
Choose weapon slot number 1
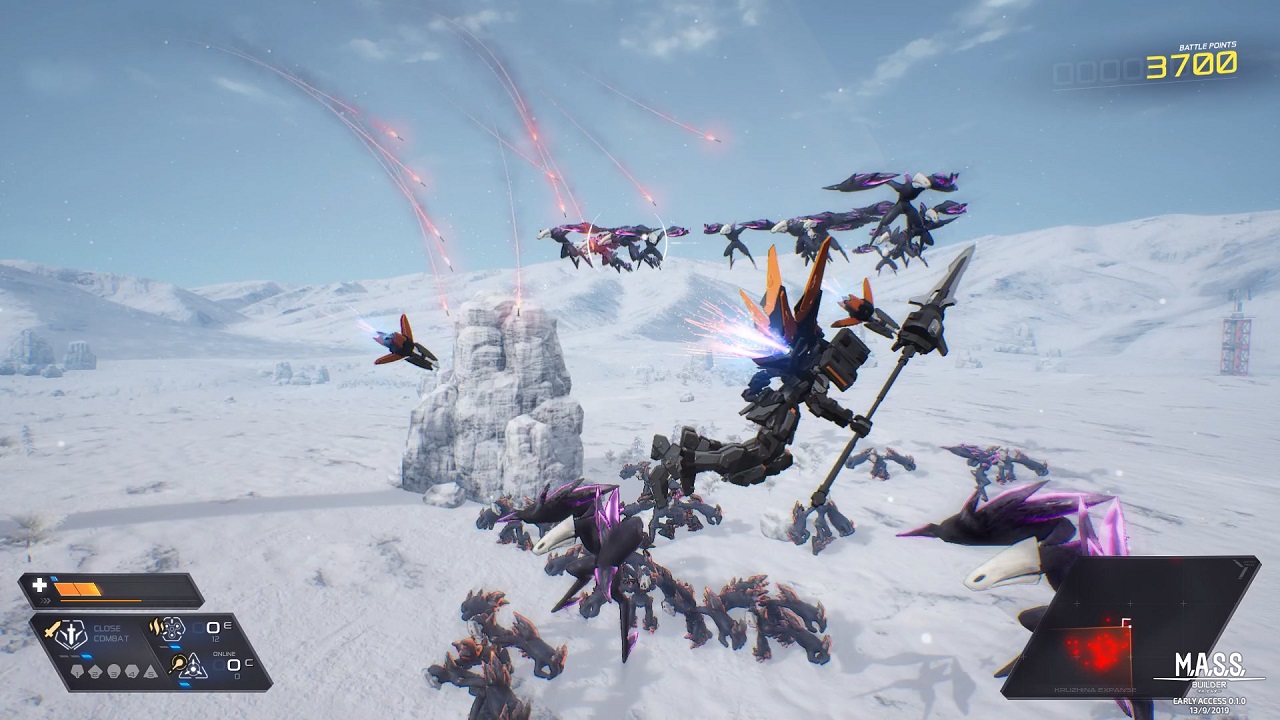click(x=77, y=671)
